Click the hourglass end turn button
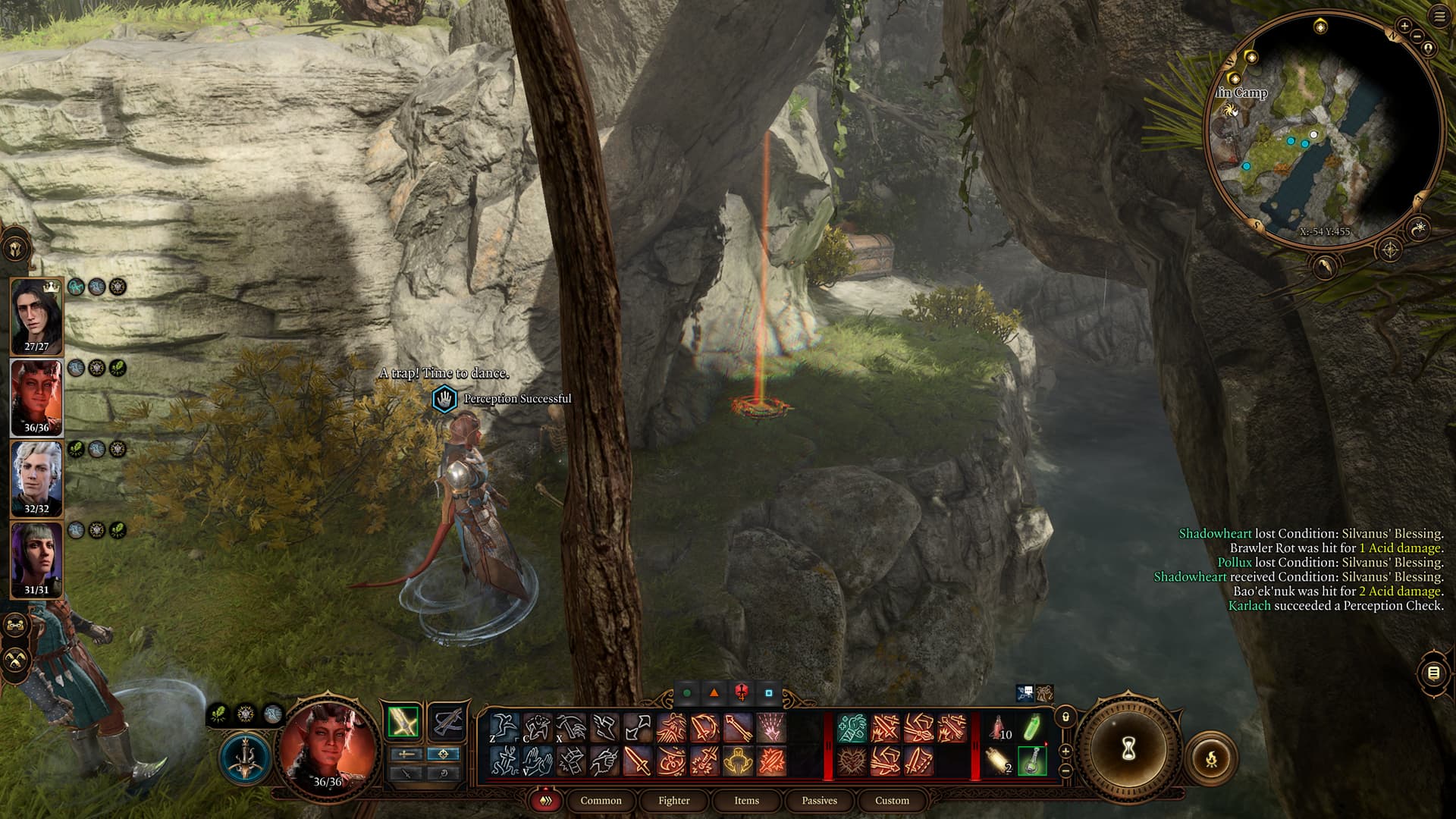1456x819 pixels. pyautogui.click(x=1128, y=749)
